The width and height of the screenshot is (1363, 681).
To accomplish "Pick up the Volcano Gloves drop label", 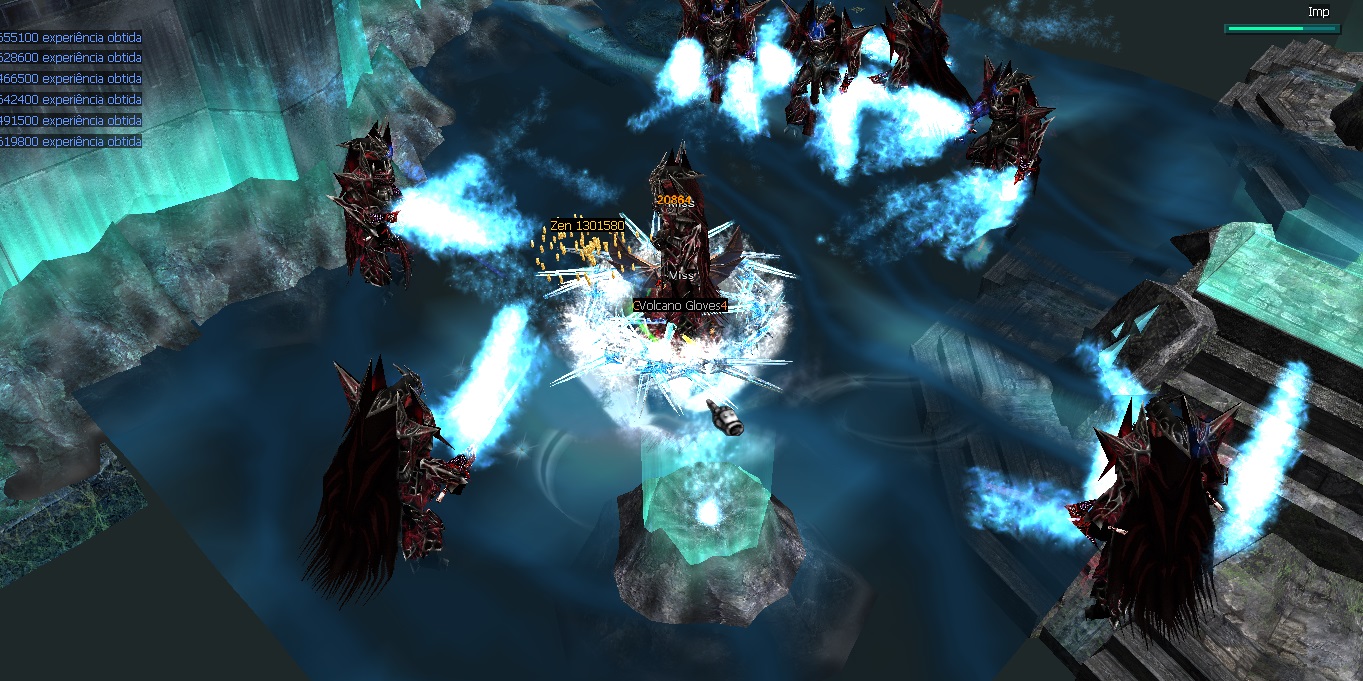I will click(680, 305).
